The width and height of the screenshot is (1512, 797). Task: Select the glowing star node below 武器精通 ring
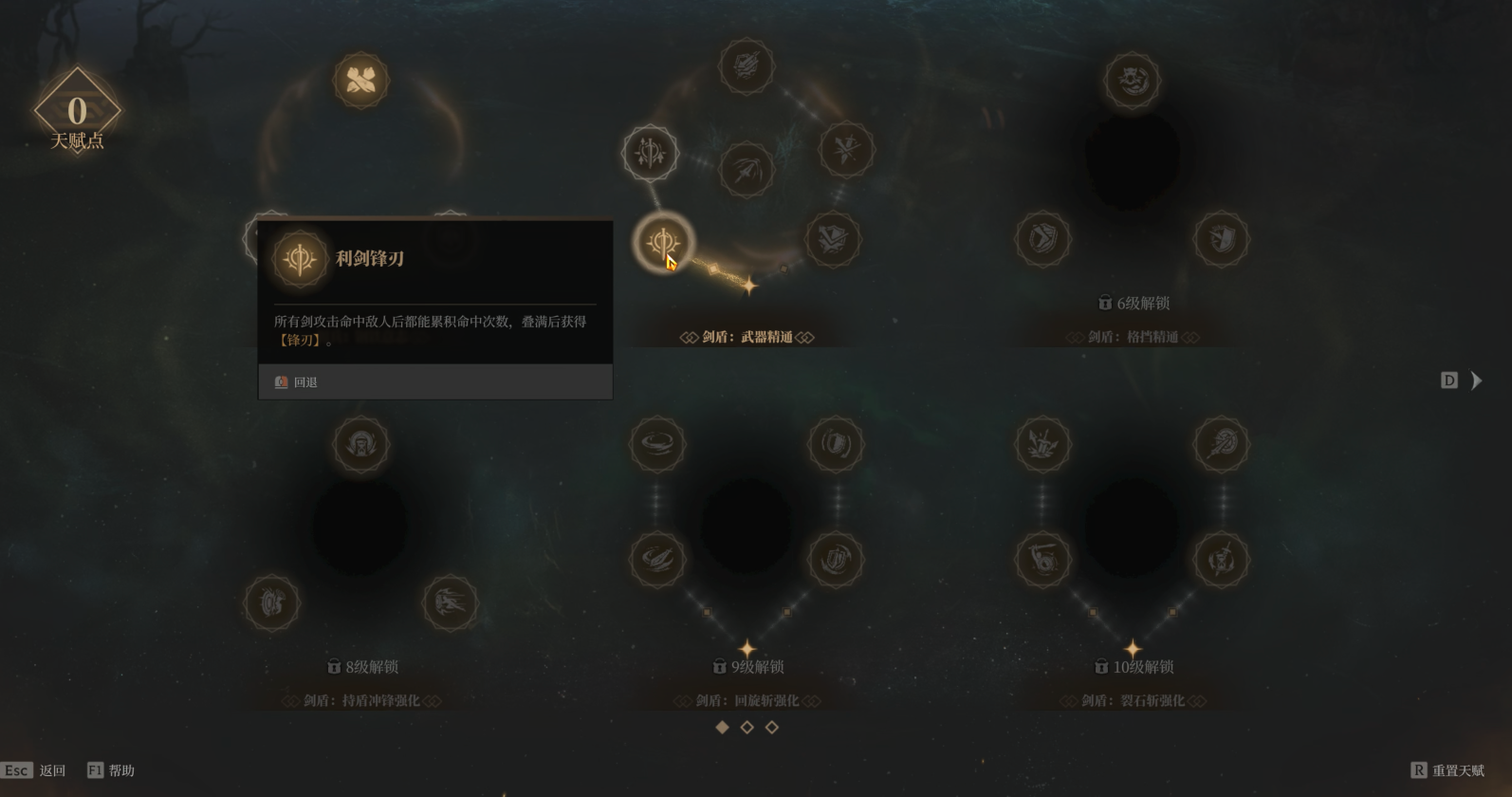749,285
